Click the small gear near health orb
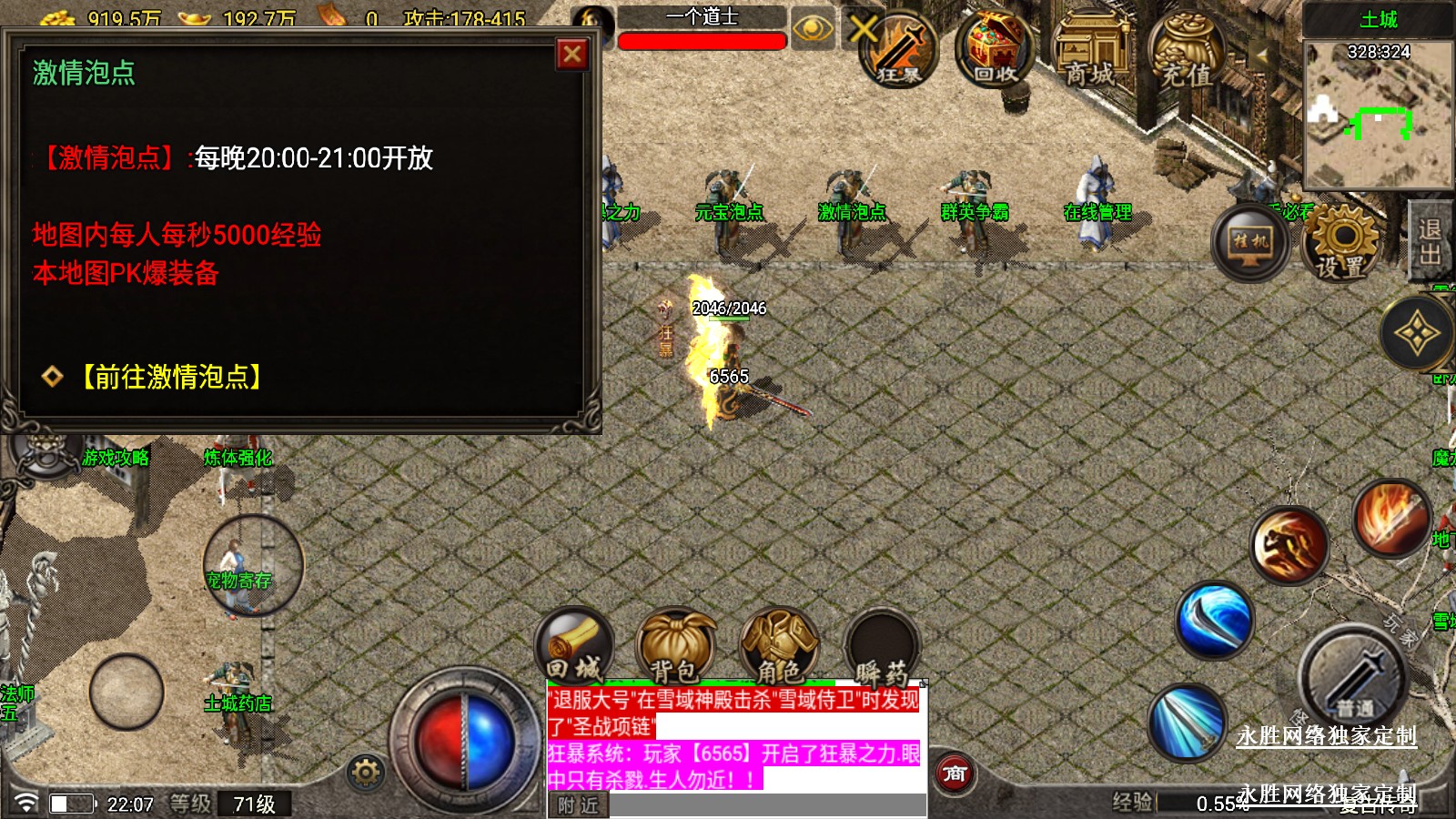Viewport: 1456px width, 819px height. (x=366, y=773)
